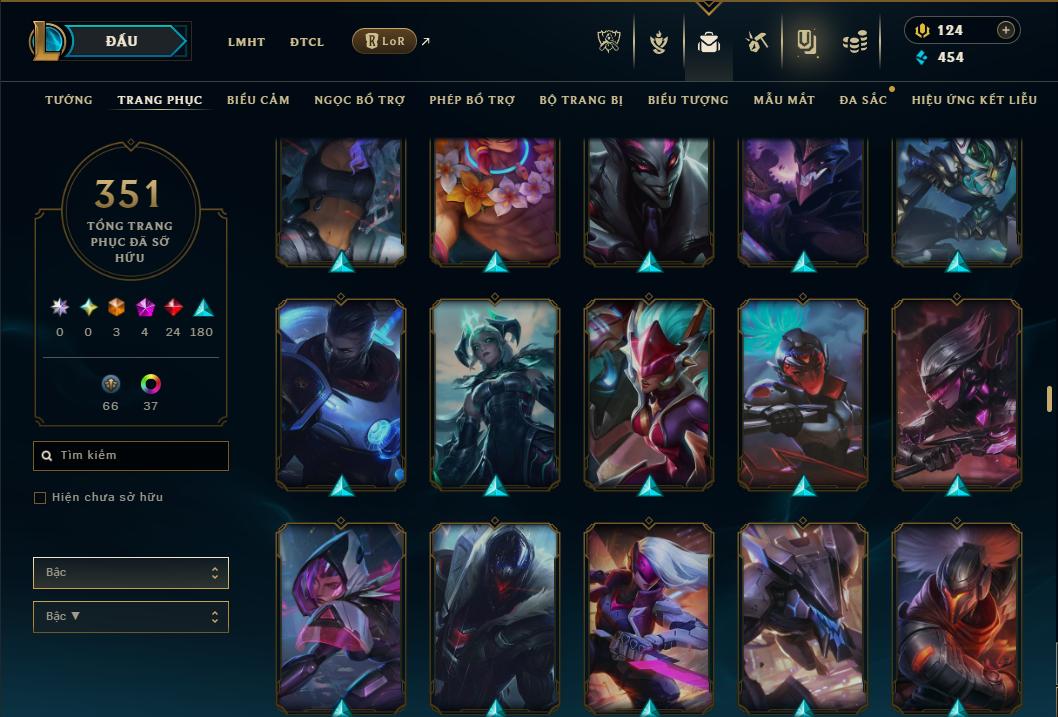
Task: Open the MẪU MẮT tab
Action: pyautogui.click(x=784, y=100)
